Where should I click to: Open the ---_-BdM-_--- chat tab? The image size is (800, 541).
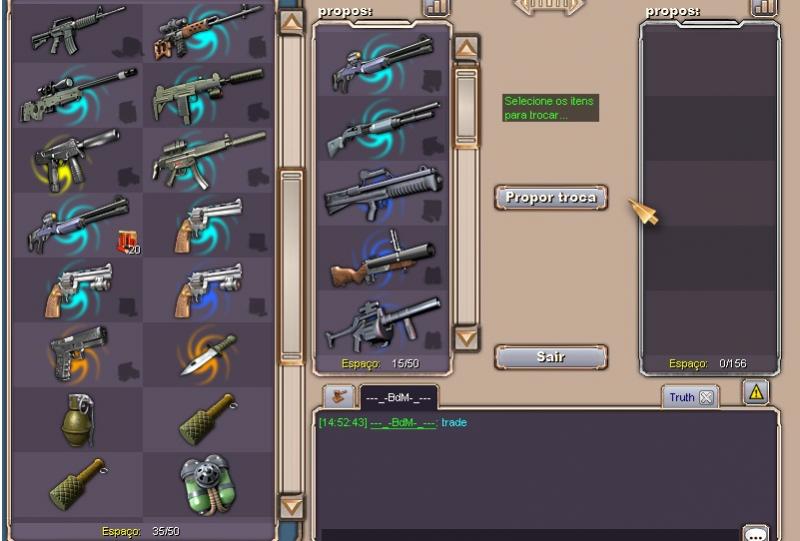tap(398, 397)
